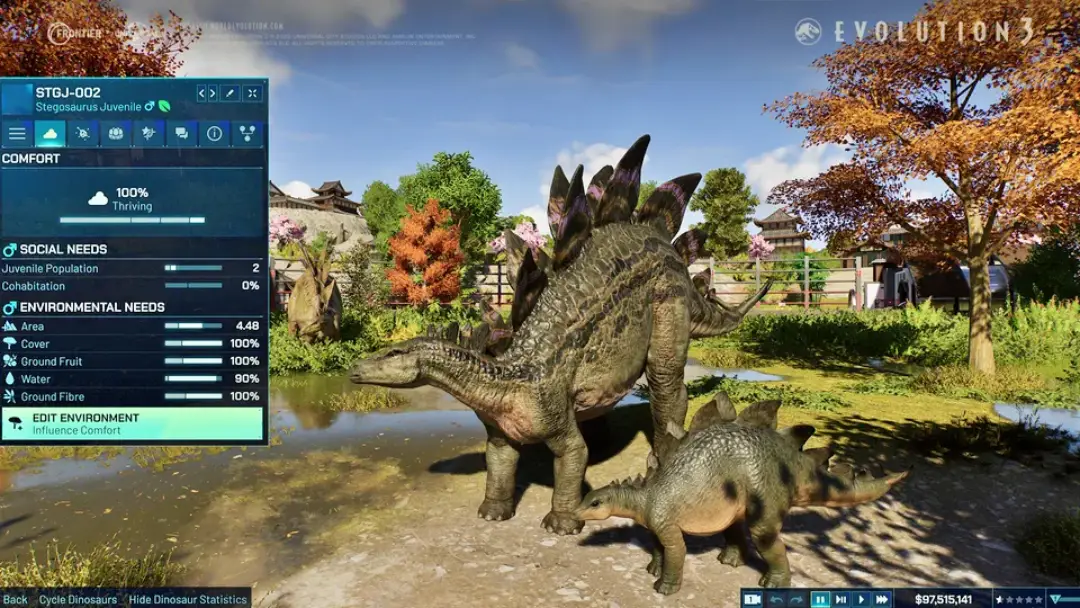Expand the Social Needs section

click(x=62, y=250)
